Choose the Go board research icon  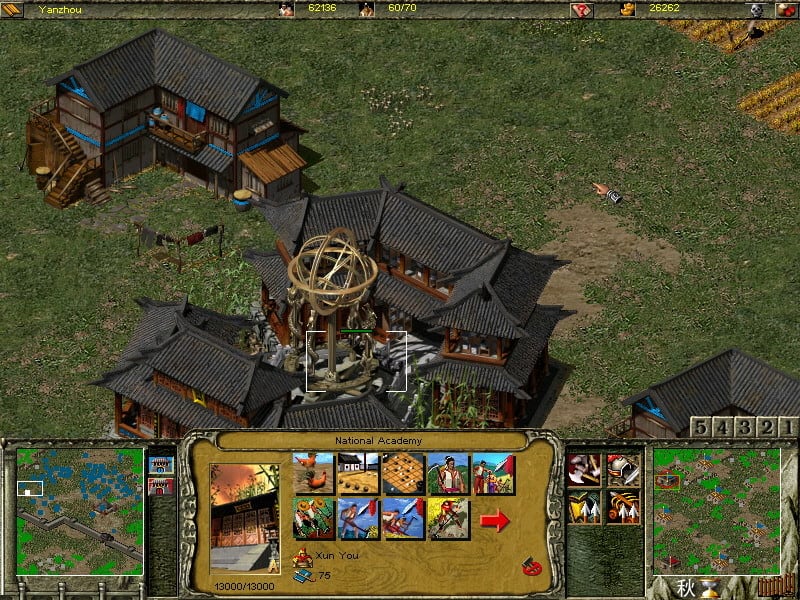coord(404,474)
